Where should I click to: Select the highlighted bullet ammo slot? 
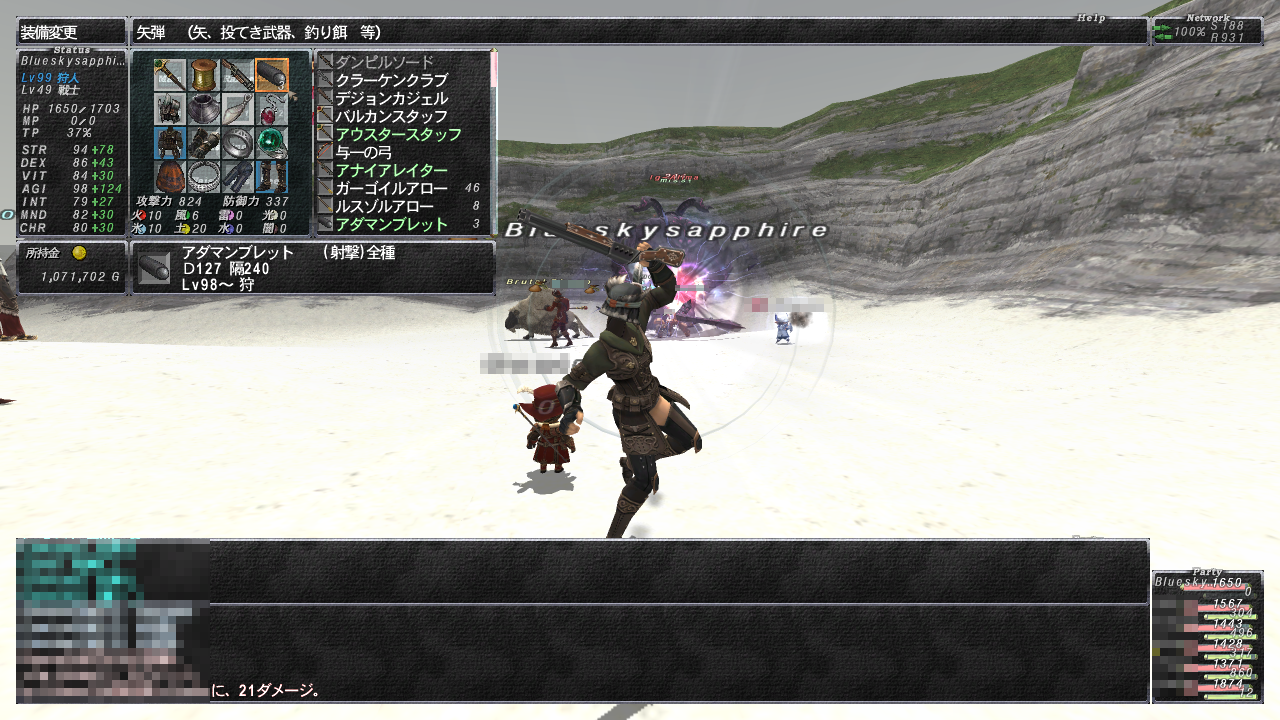pos(271,74)
